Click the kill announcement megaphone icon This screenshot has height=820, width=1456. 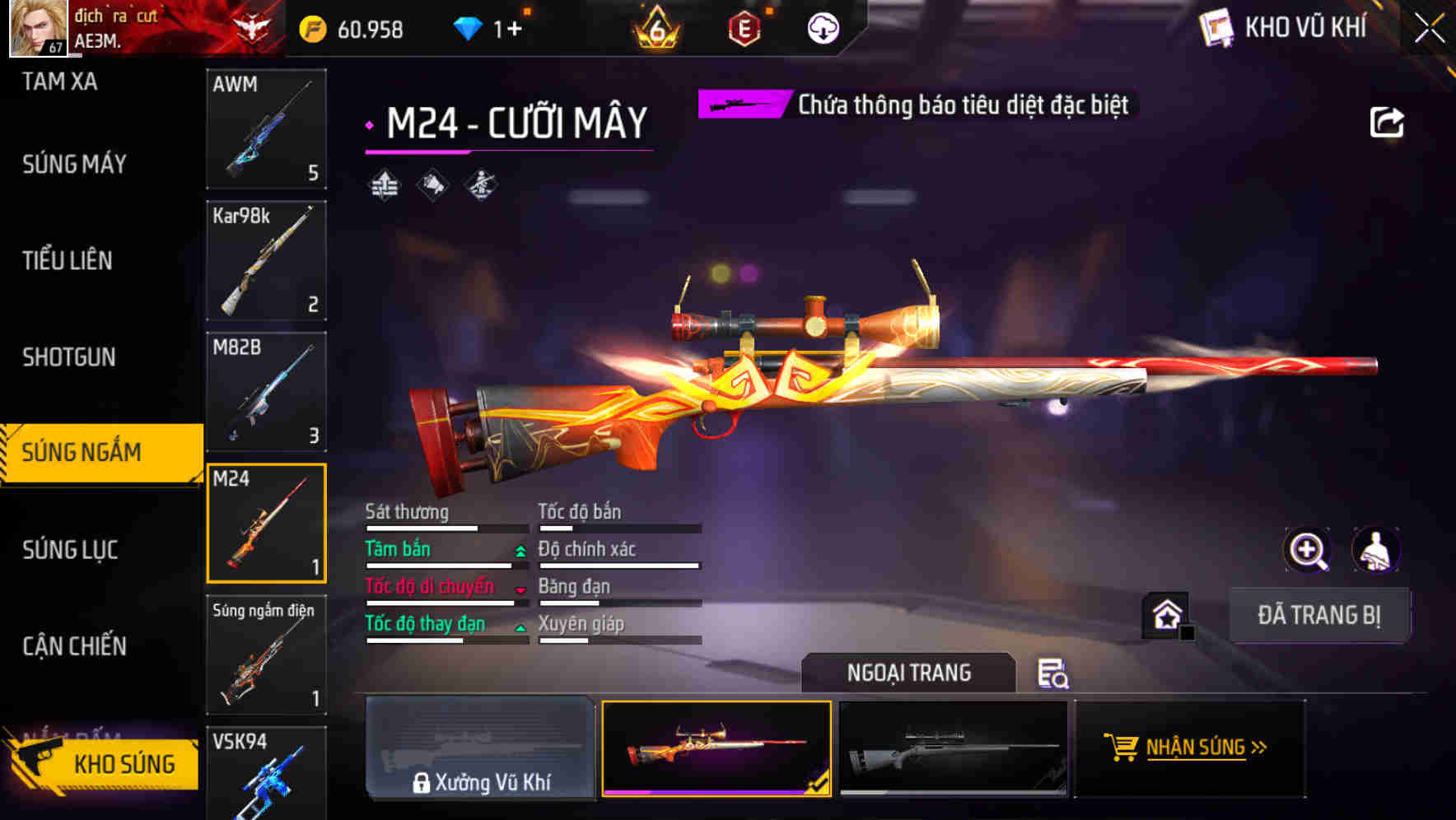(x=432, y=184)
